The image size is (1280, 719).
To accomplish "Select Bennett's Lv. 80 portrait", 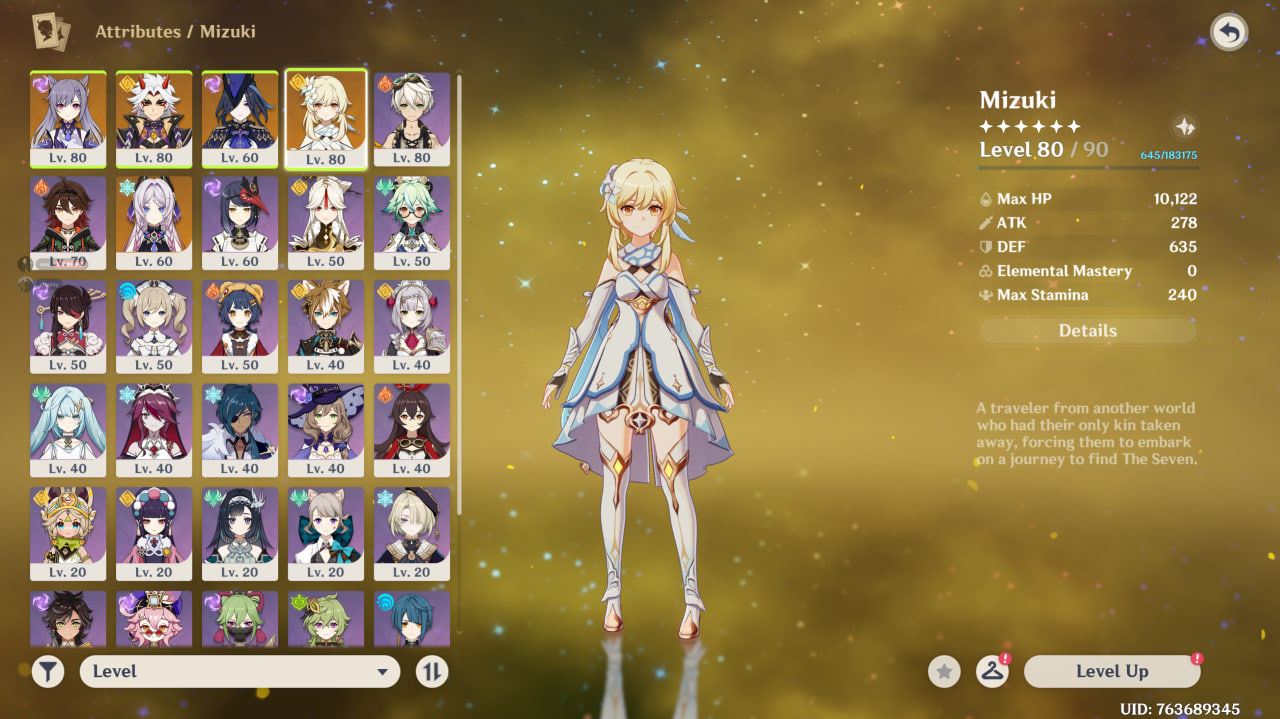I will (x=412, y=118).
